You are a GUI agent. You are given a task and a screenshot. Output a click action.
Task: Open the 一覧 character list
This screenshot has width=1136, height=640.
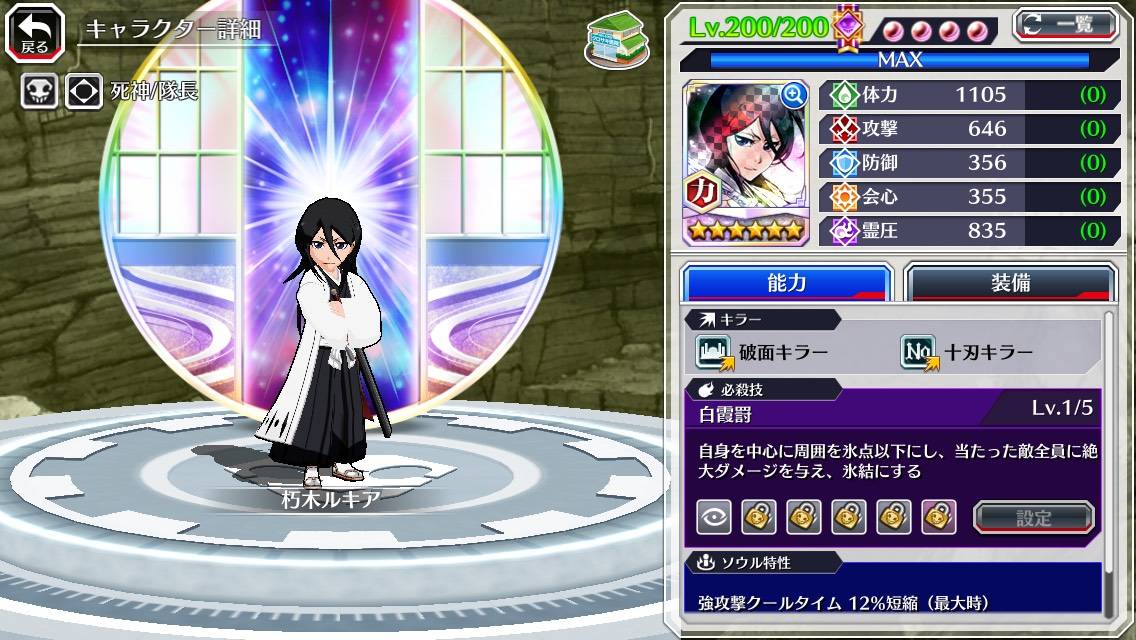click(x=1066, y=25)
